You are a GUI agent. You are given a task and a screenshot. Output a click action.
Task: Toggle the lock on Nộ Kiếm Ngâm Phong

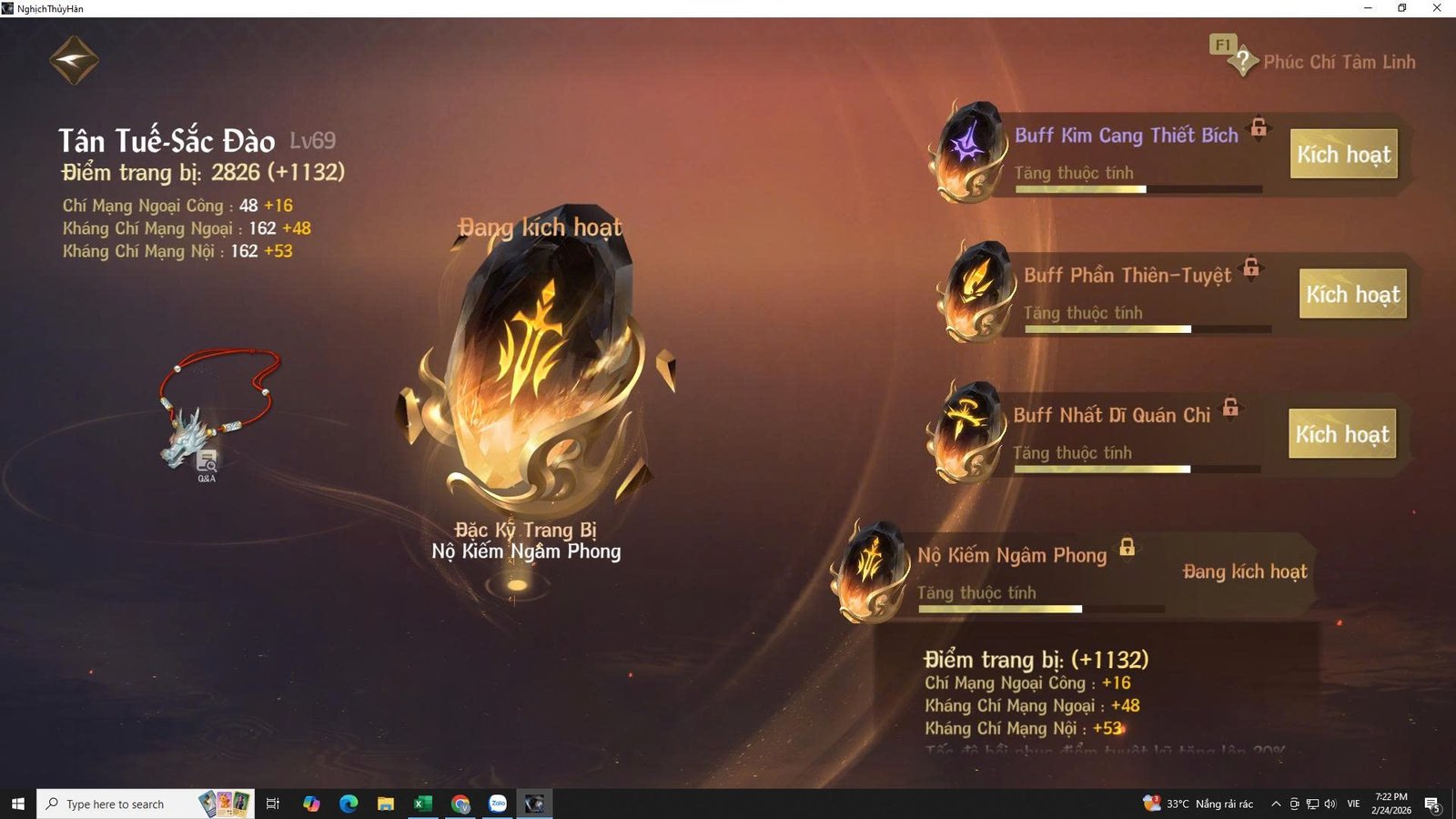coord(1126,548)
